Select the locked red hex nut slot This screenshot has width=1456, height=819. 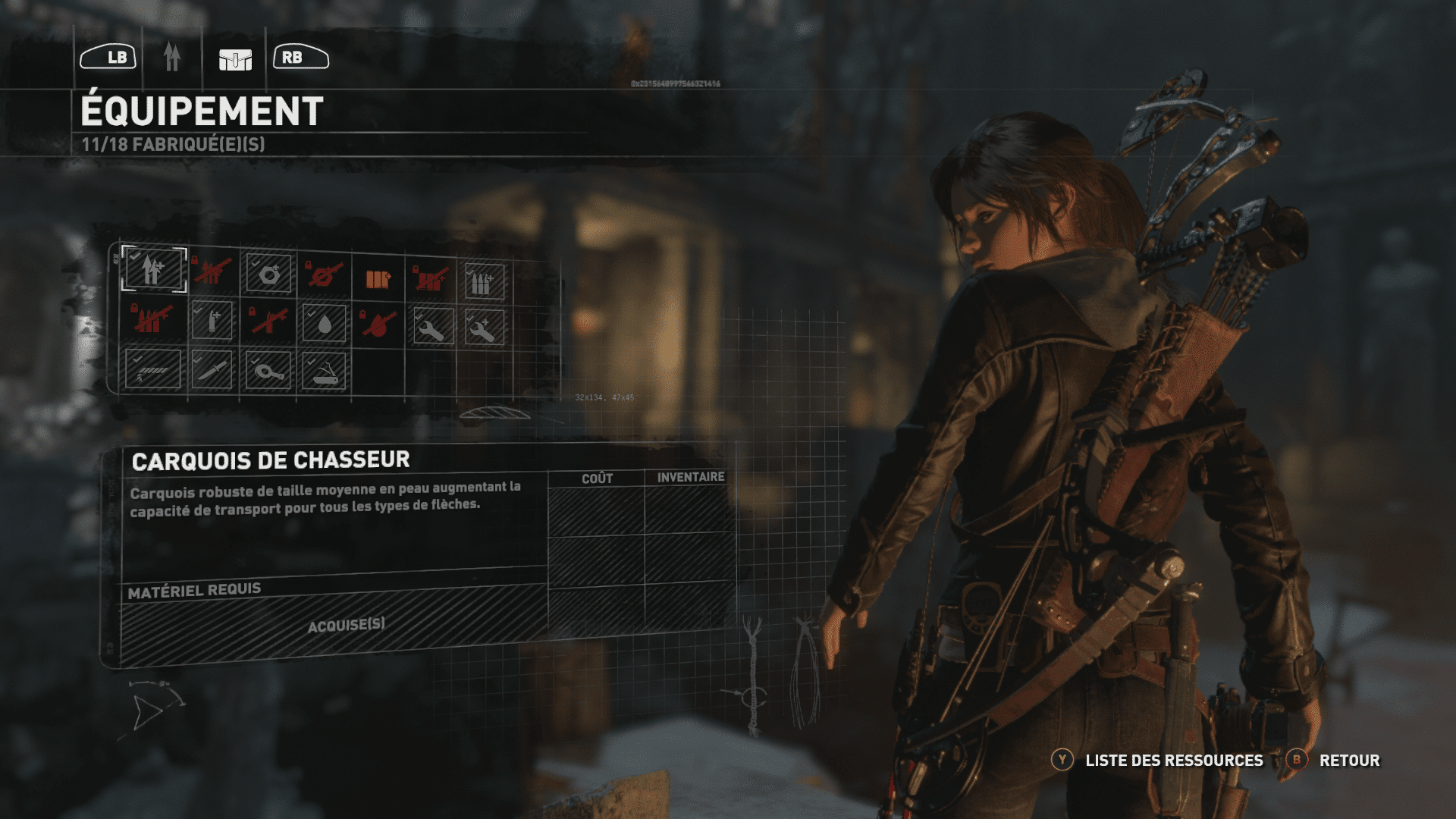click(x=325, y=275)
